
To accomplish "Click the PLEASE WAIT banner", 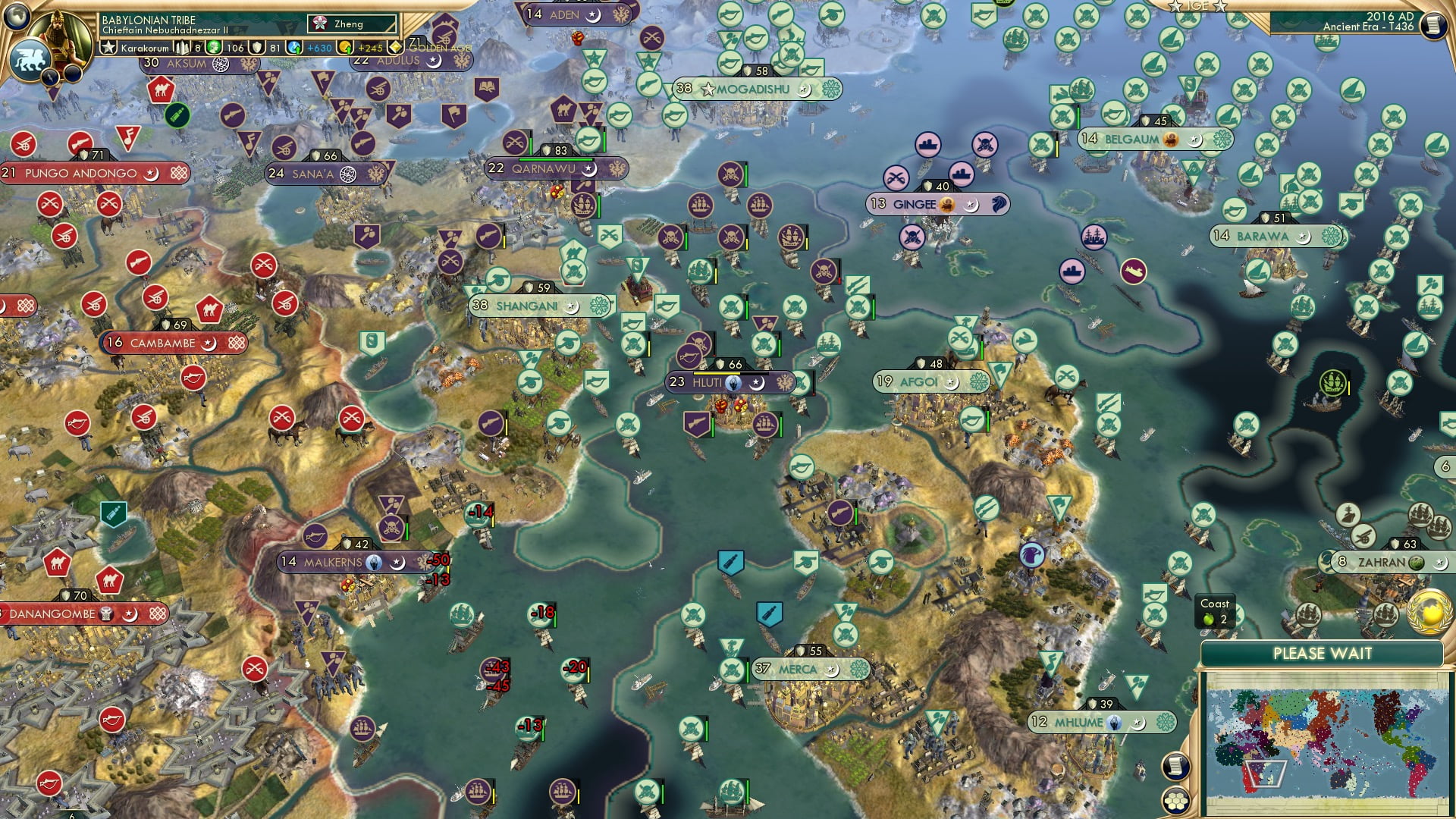I will 1323,654.
